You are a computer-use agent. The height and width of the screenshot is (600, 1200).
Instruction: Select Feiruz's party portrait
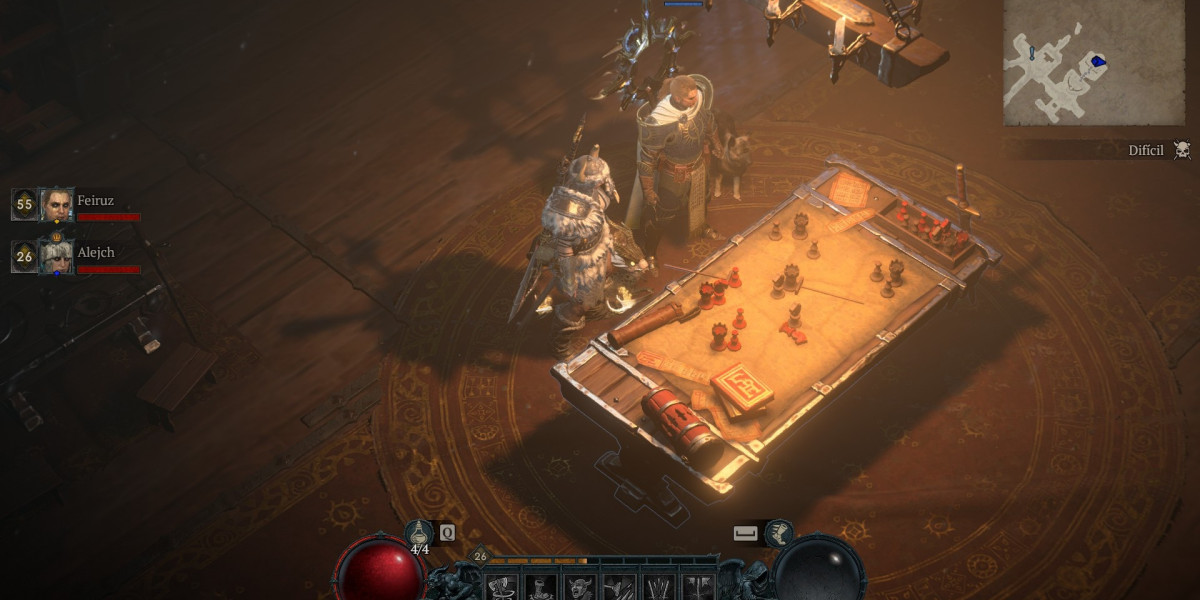click(x=57, y=204)
